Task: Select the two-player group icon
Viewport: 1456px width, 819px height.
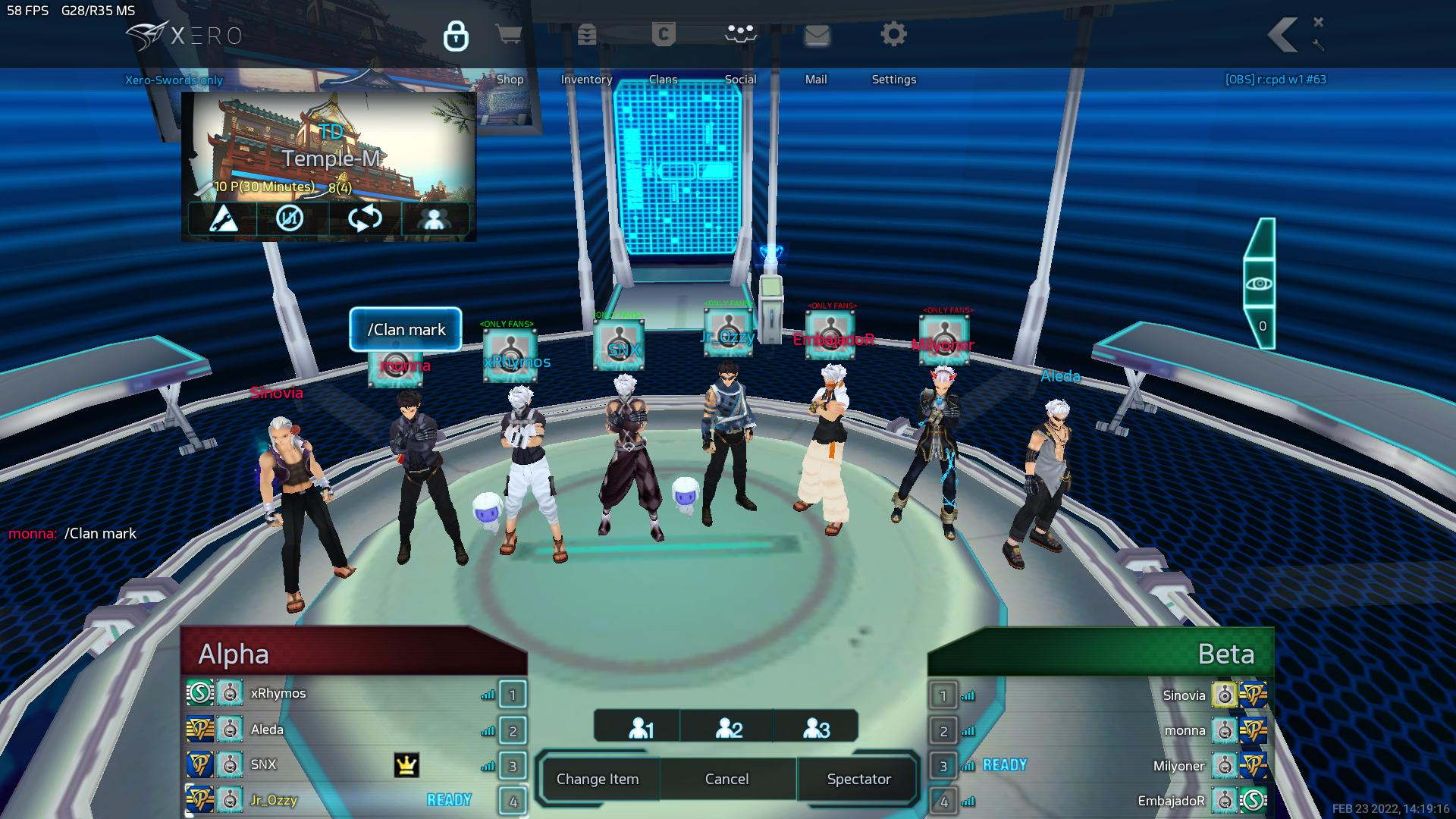Action: tap(729, 729)
